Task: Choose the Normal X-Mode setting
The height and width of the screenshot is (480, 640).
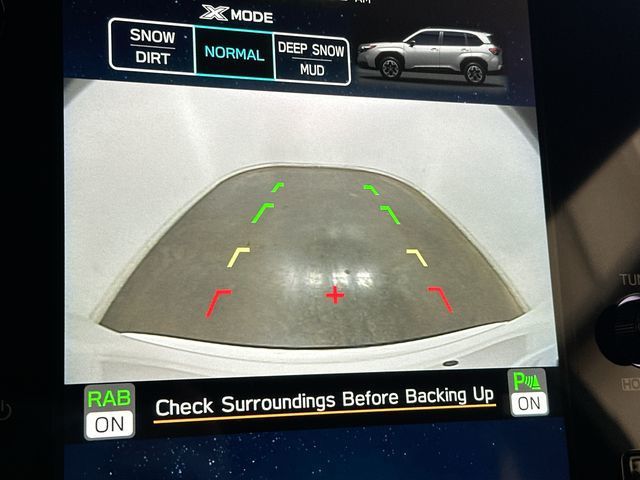Action: tap(234, 54)
